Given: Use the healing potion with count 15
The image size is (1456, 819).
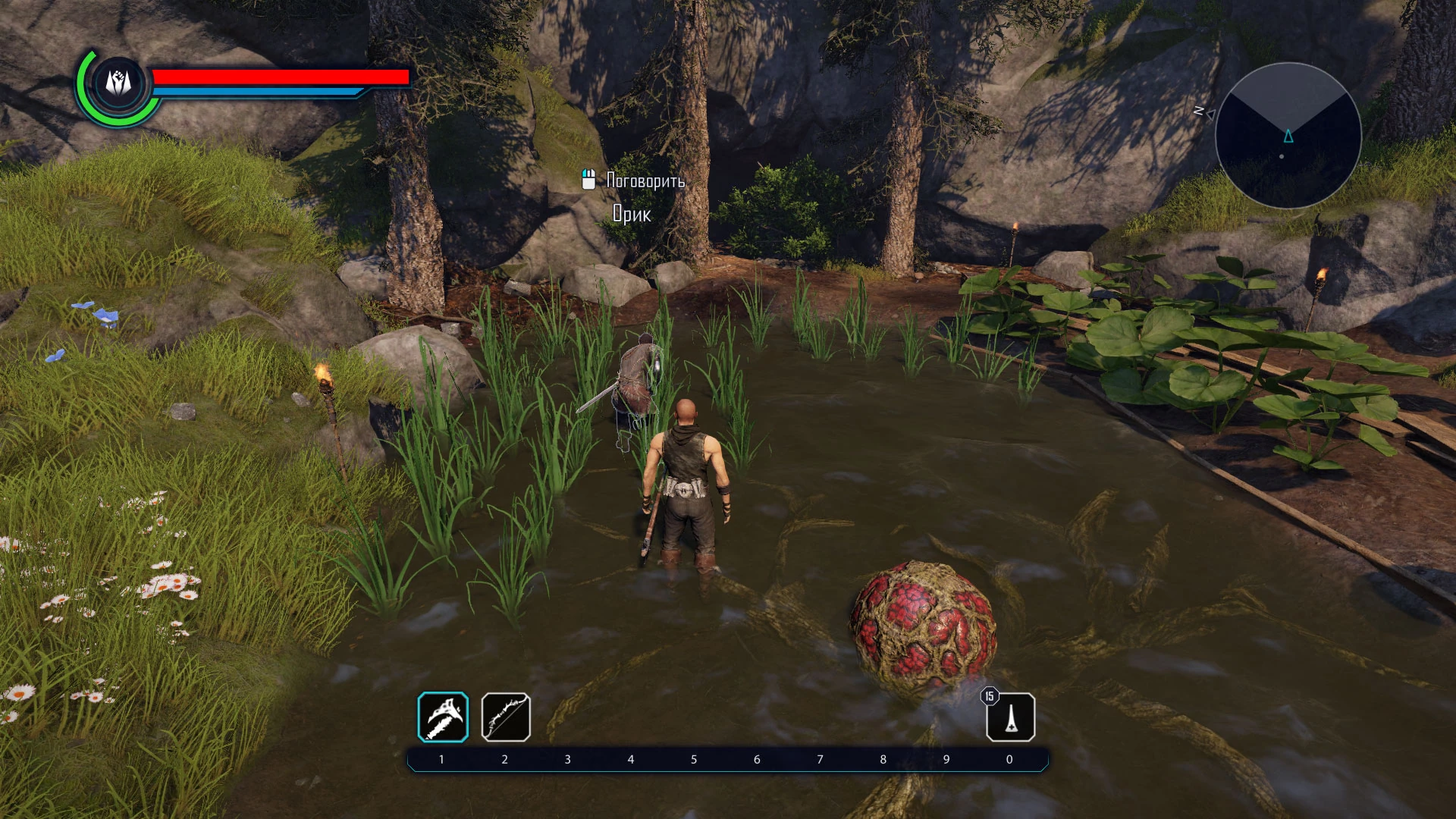Looking at the screenshot, I should point(1011,717).
